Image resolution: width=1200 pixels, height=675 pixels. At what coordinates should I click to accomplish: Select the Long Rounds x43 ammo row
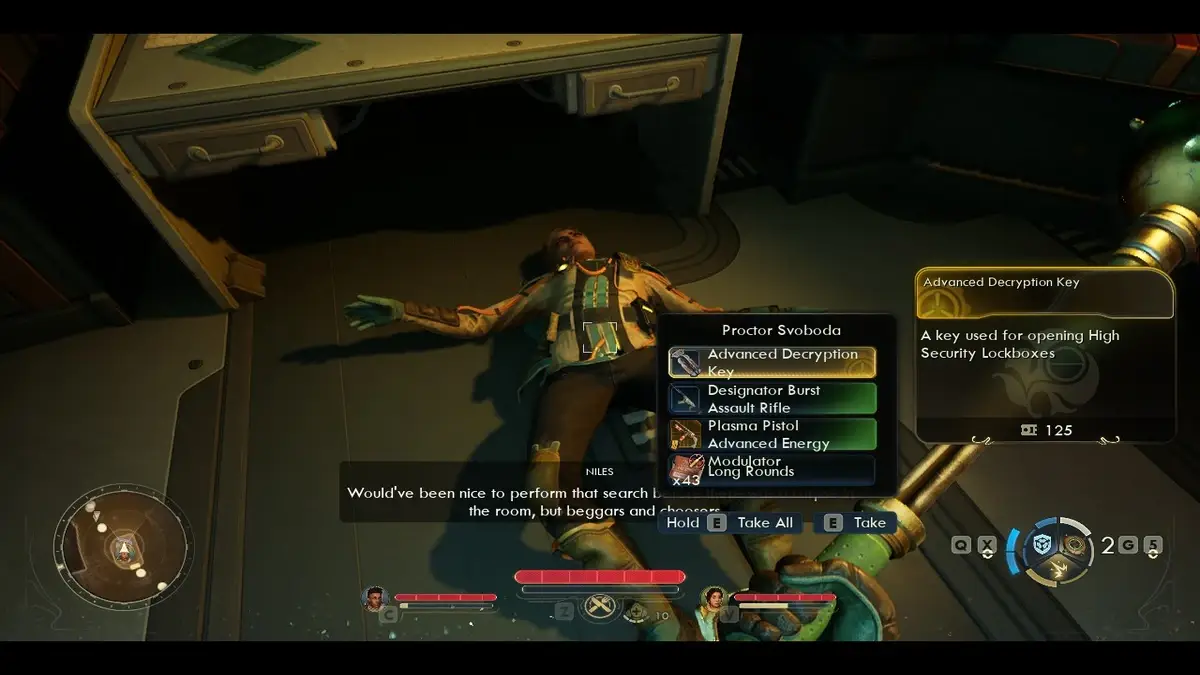click(x=772, y=470)
